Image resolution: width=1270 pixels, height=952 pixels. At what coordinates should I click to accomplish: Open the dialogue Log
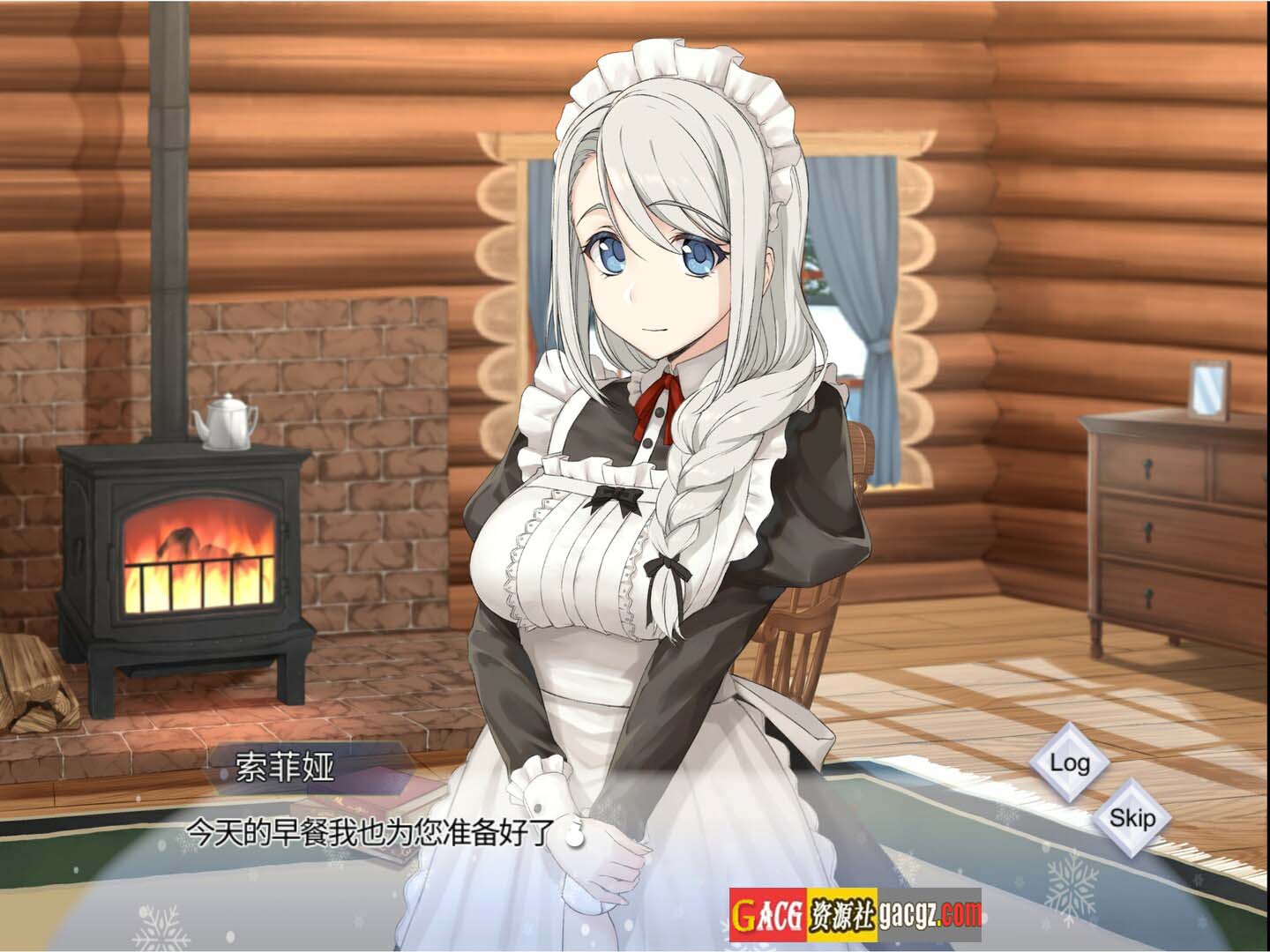tap(1069, 762)
